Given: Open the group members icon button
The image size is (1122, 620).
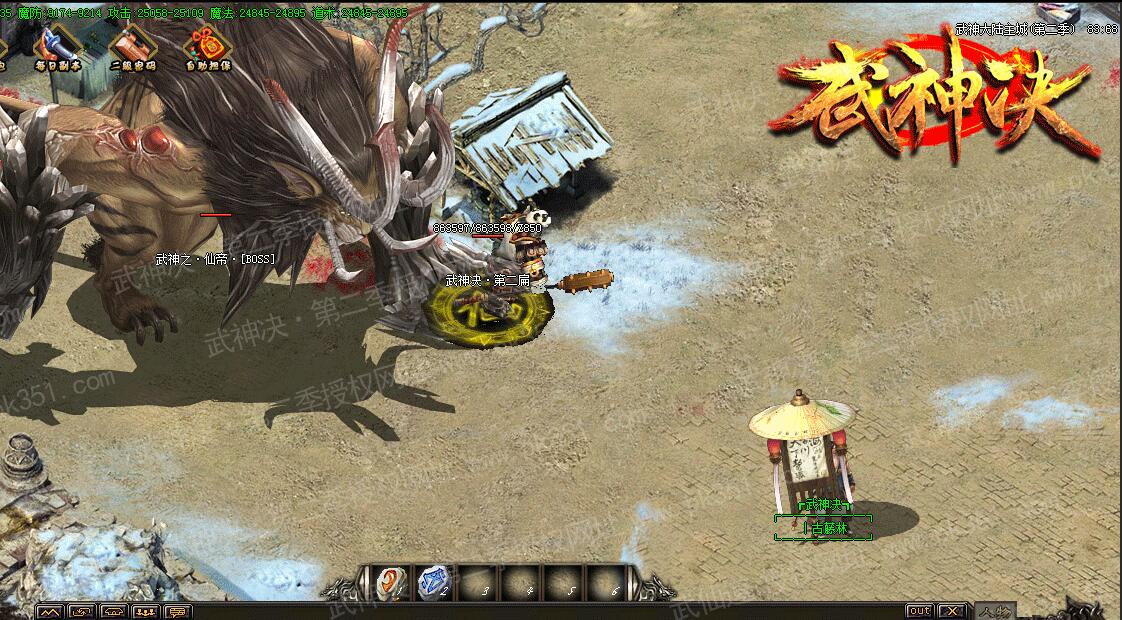Looking at the screenshot, I should 146,611.
